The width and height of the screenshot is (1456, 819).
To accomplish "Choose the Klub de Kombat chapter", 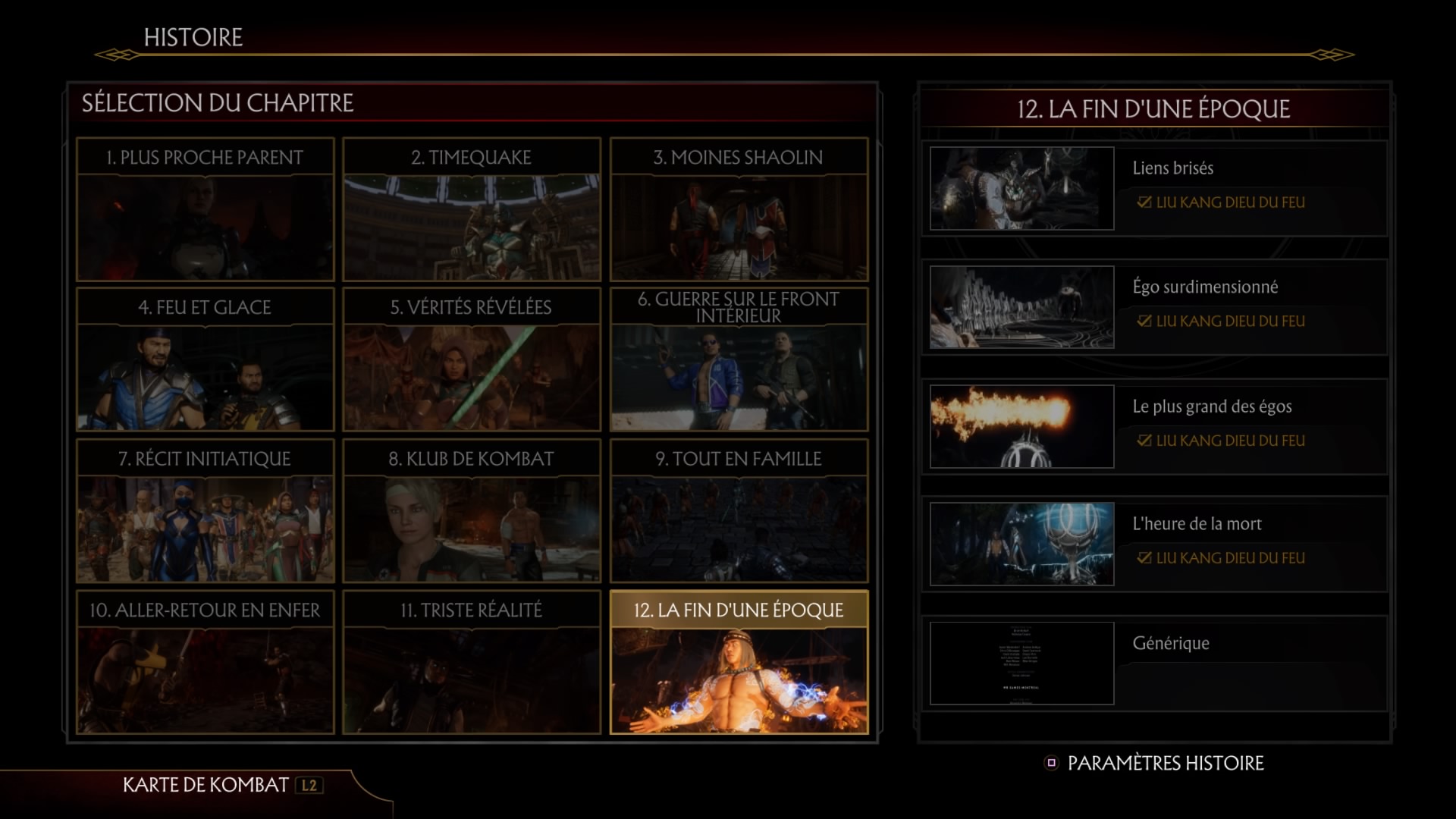I will tap(472, 511).
